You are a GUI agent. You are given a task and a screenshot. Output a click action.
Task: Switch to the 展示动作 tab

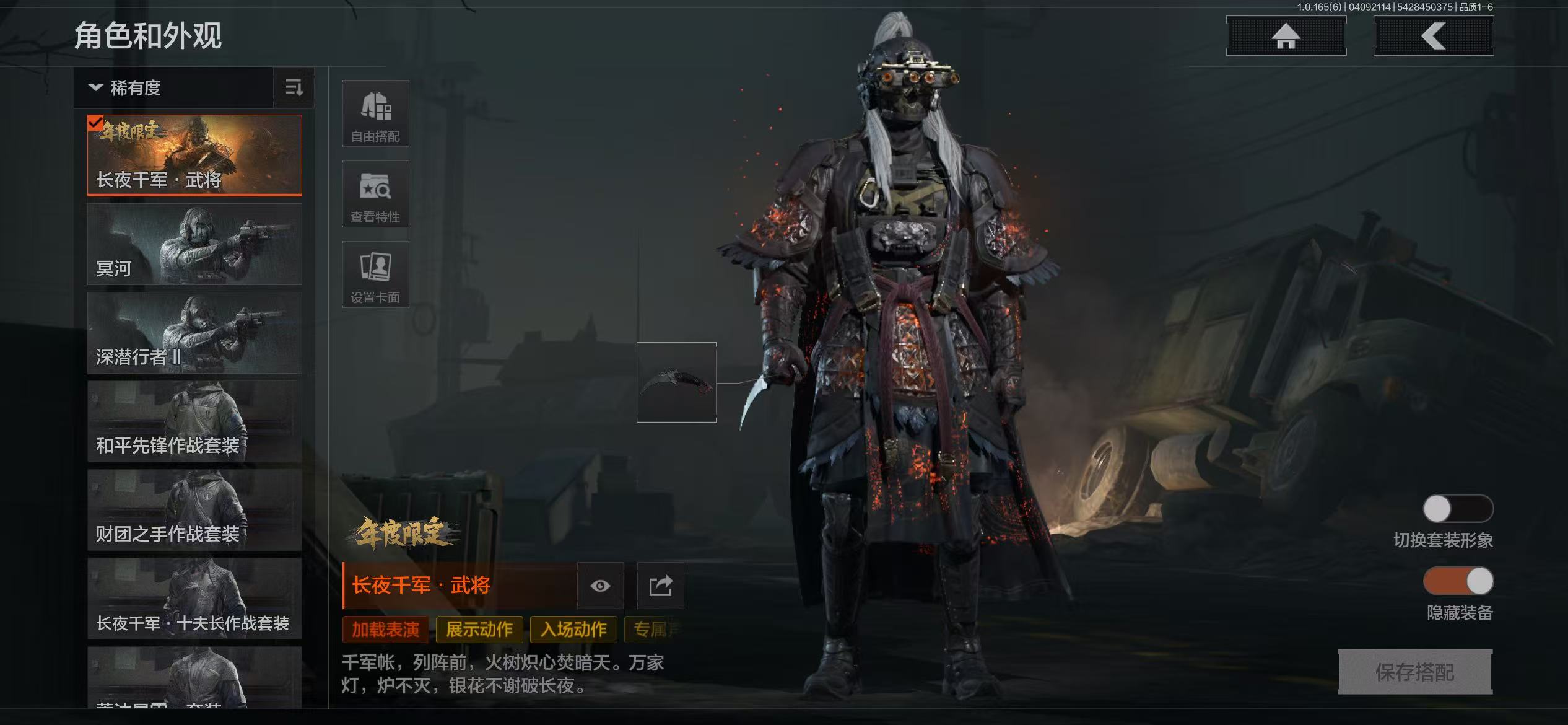[x=479, y=630]
